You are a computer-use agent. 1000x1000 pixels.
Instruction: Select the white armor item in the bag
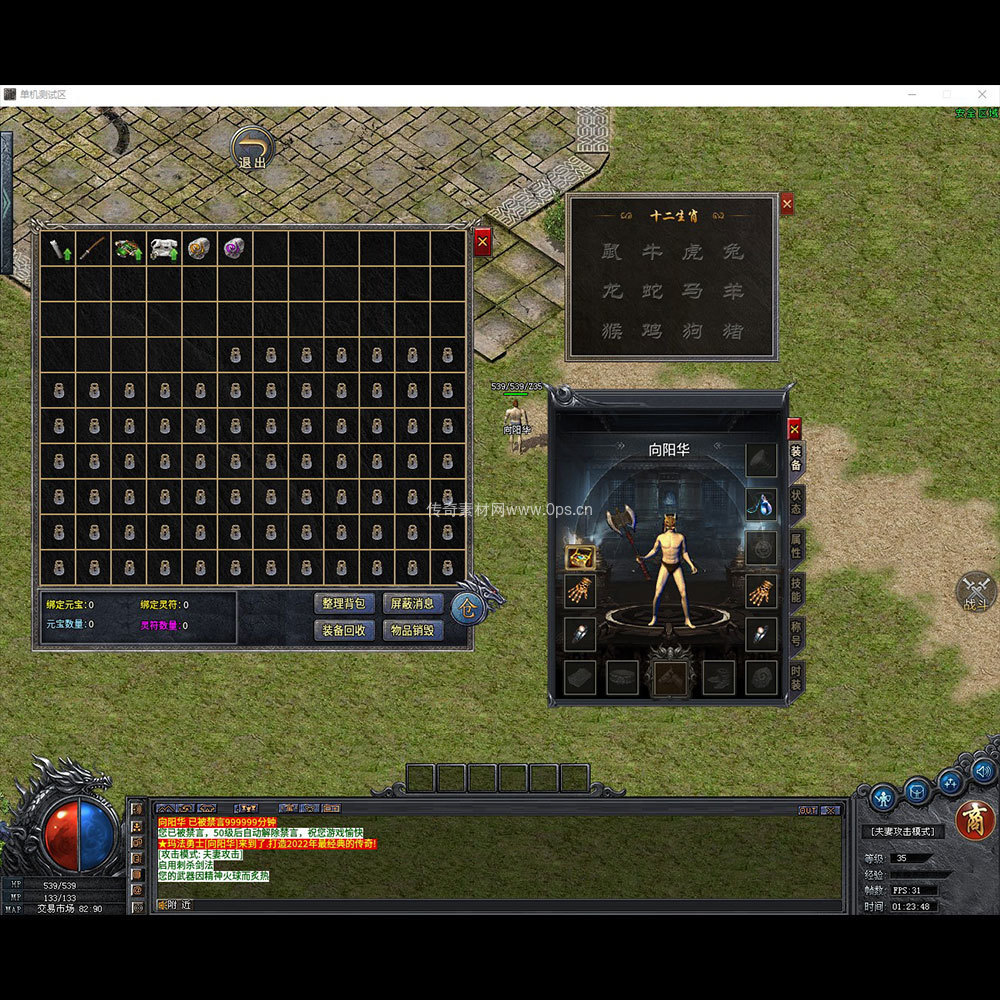point(164,248)
